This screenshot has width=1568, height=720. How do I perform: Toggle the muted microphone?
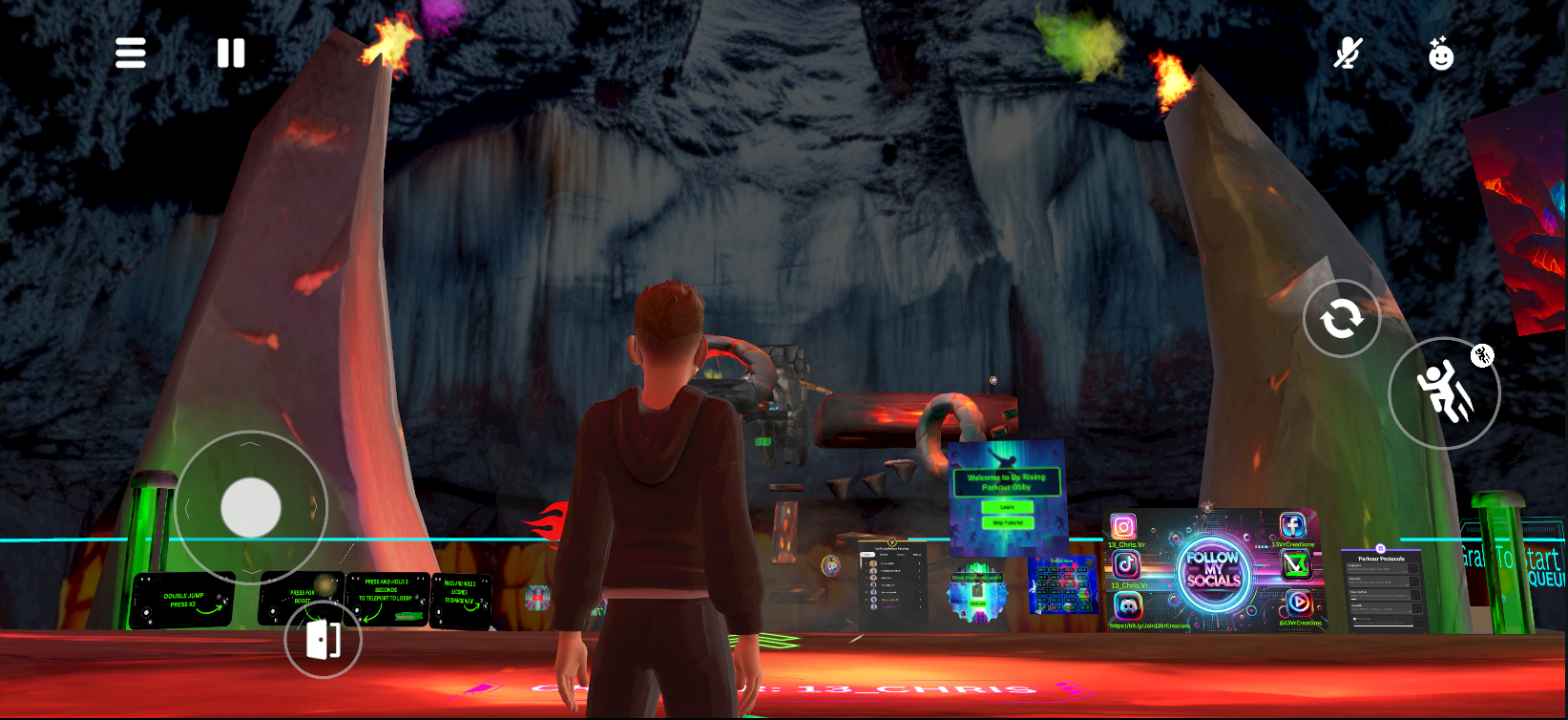click(1347, 53)
